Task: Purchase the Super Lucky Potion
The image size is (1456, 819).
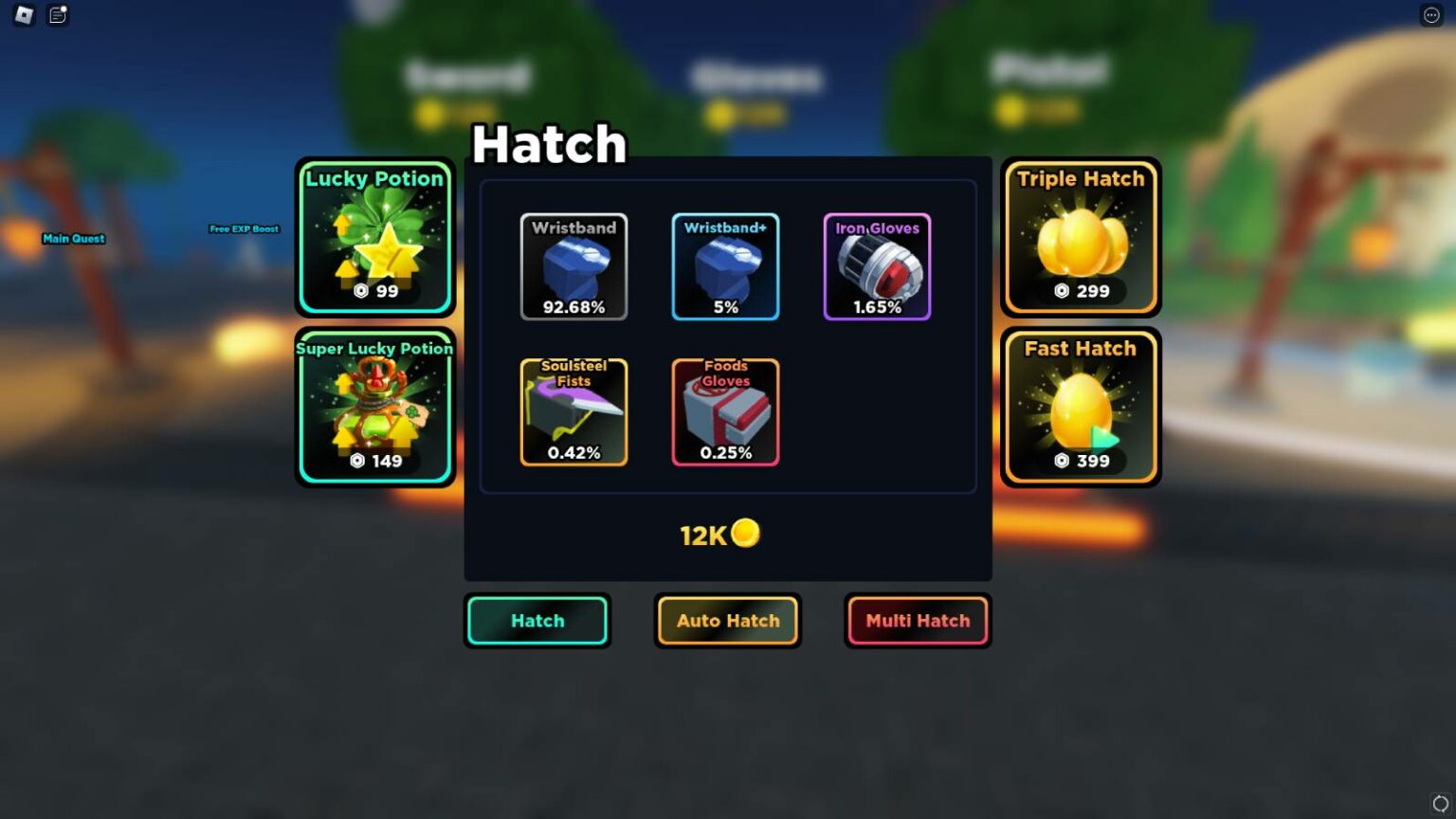Action: (375, 407)
